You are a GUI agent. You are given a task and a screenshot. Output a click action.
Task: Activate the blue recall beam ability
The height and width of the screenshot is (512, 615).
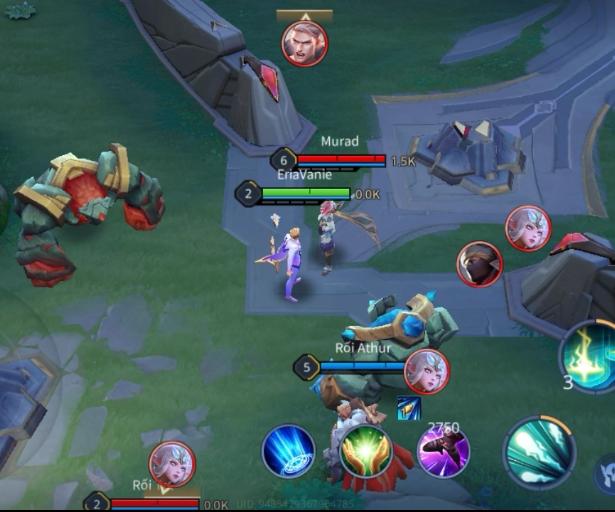tap(288, 451)
